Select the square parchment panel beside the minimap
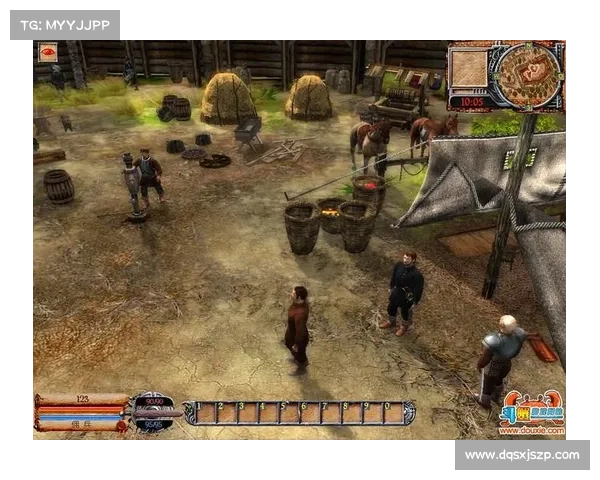This screenshot has width=600, height=480. [x=468, y=68]
